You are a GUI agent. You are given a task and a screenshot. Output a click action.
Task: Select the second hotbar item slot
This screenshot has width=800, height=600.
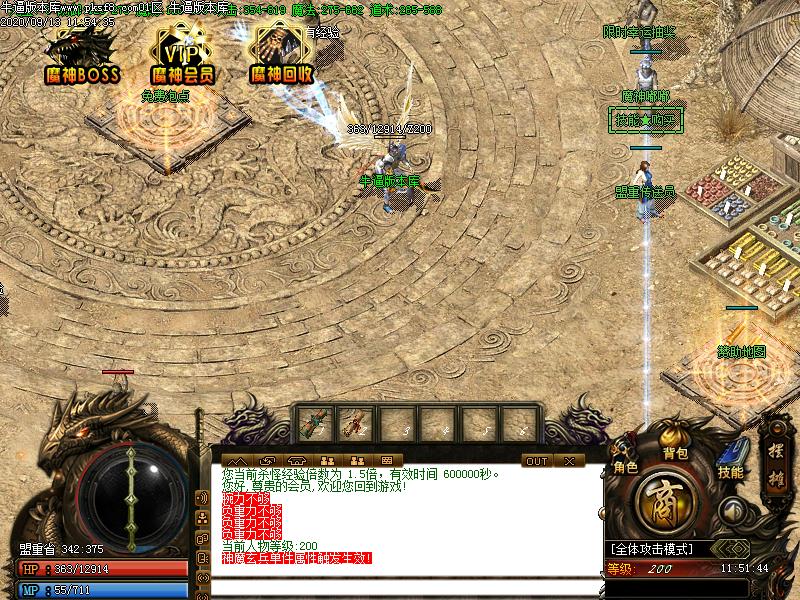(x=355, y=423)
